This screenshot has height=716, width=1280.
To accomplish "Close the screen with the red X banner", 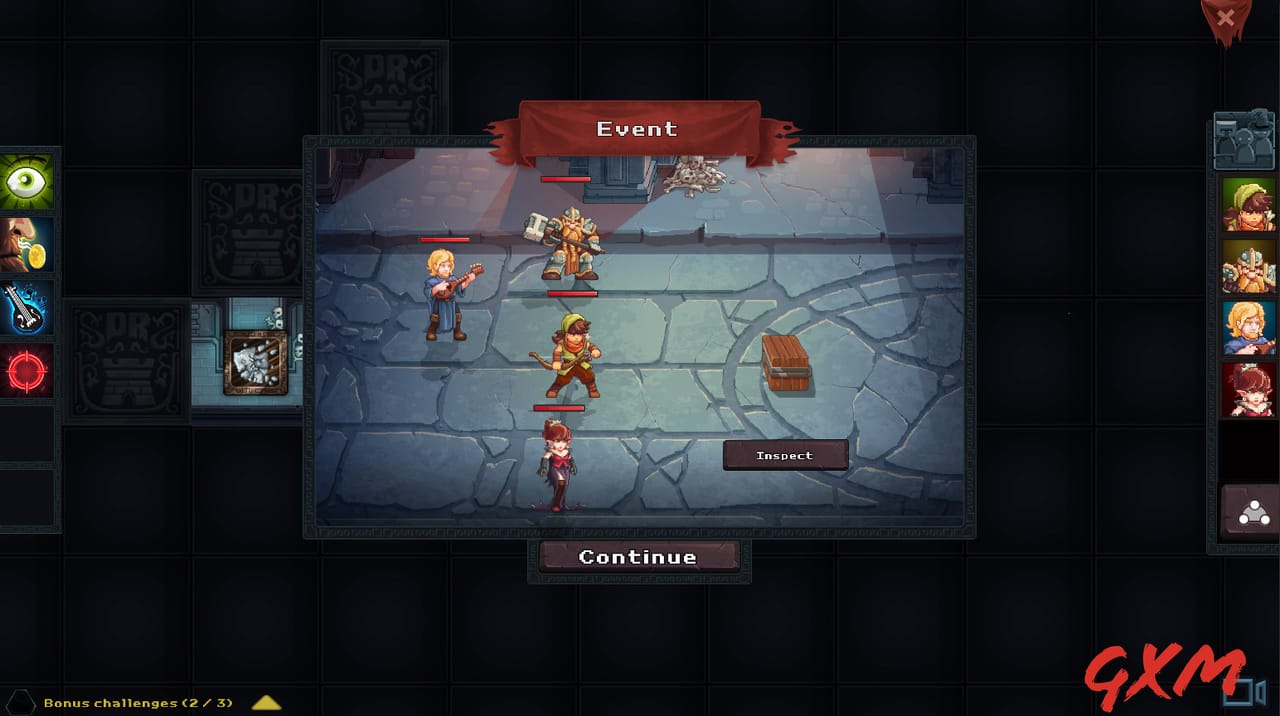I will click(1226, 19).
